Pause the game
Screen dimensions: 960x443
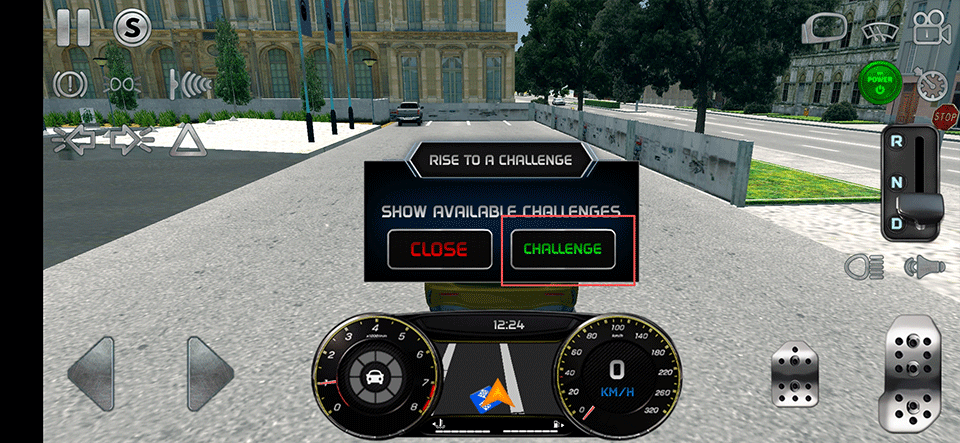point(73,27)
